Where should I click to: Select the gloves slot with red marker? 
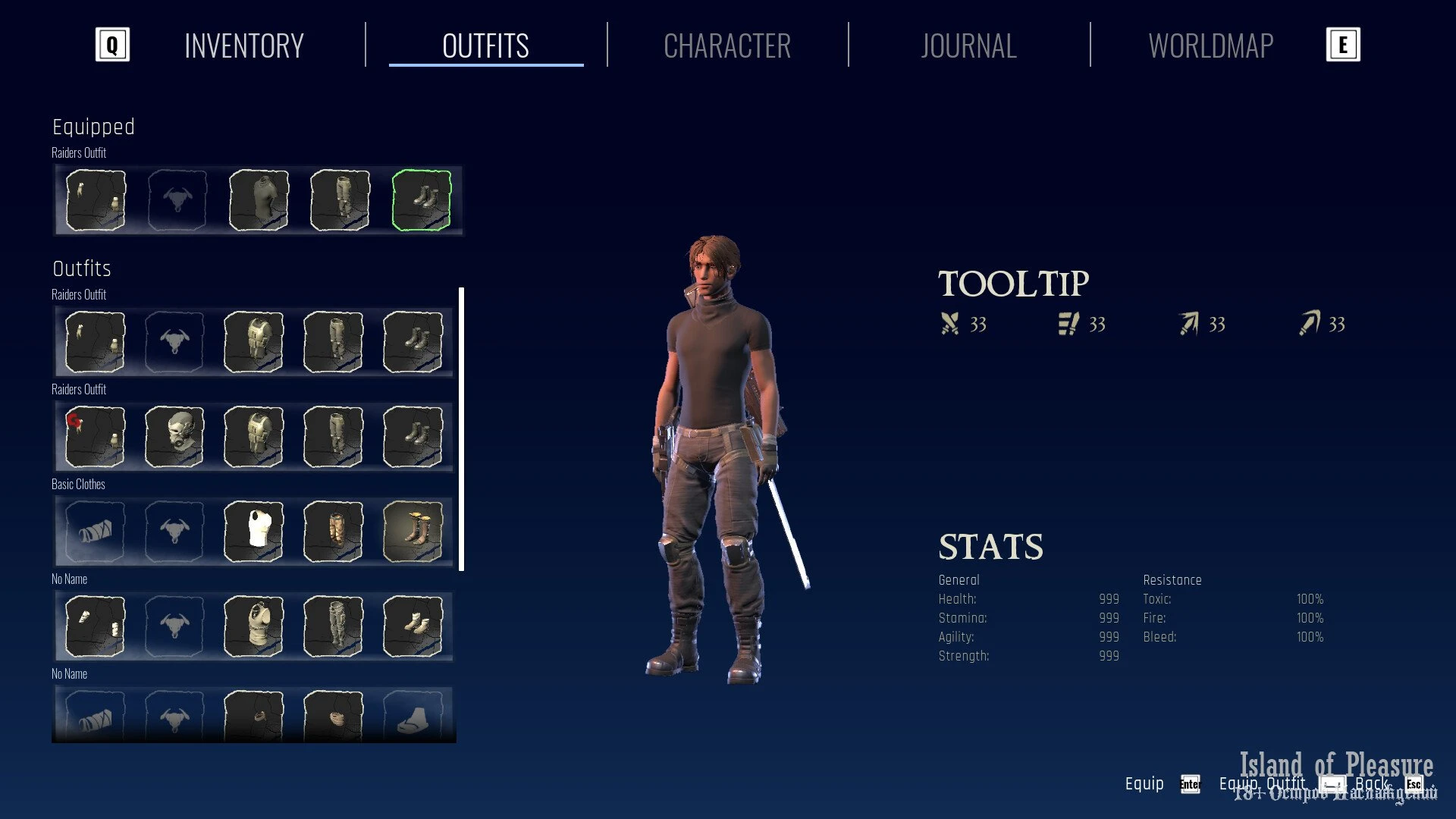tap(96, 437)
